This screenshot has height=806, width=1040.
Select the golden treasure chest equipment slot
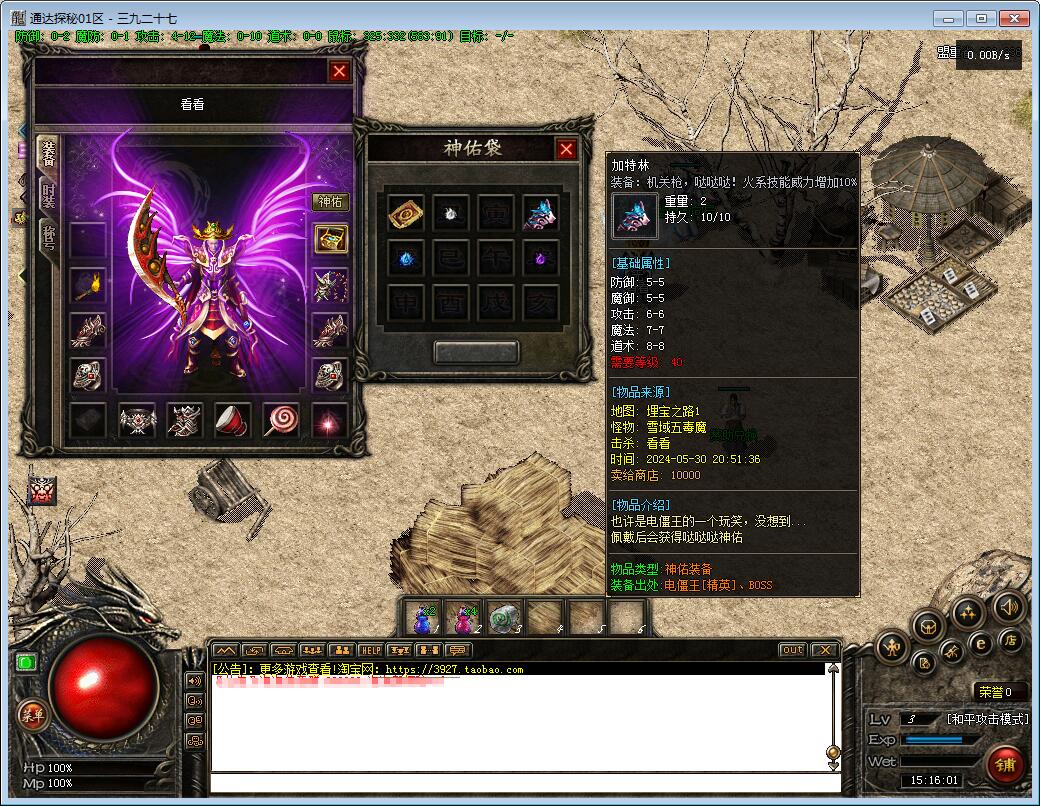tap(331, 239)
